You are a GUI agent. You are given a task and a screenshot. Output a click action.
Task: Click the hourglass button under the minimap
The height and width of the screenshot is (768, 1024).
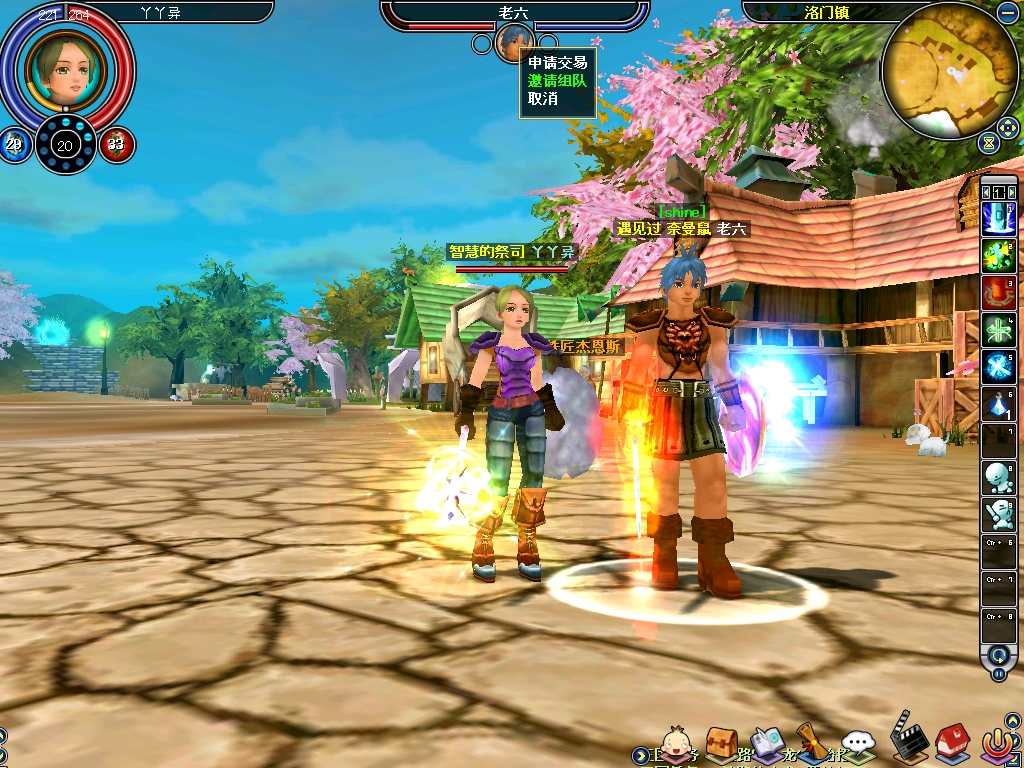[990, 144]
